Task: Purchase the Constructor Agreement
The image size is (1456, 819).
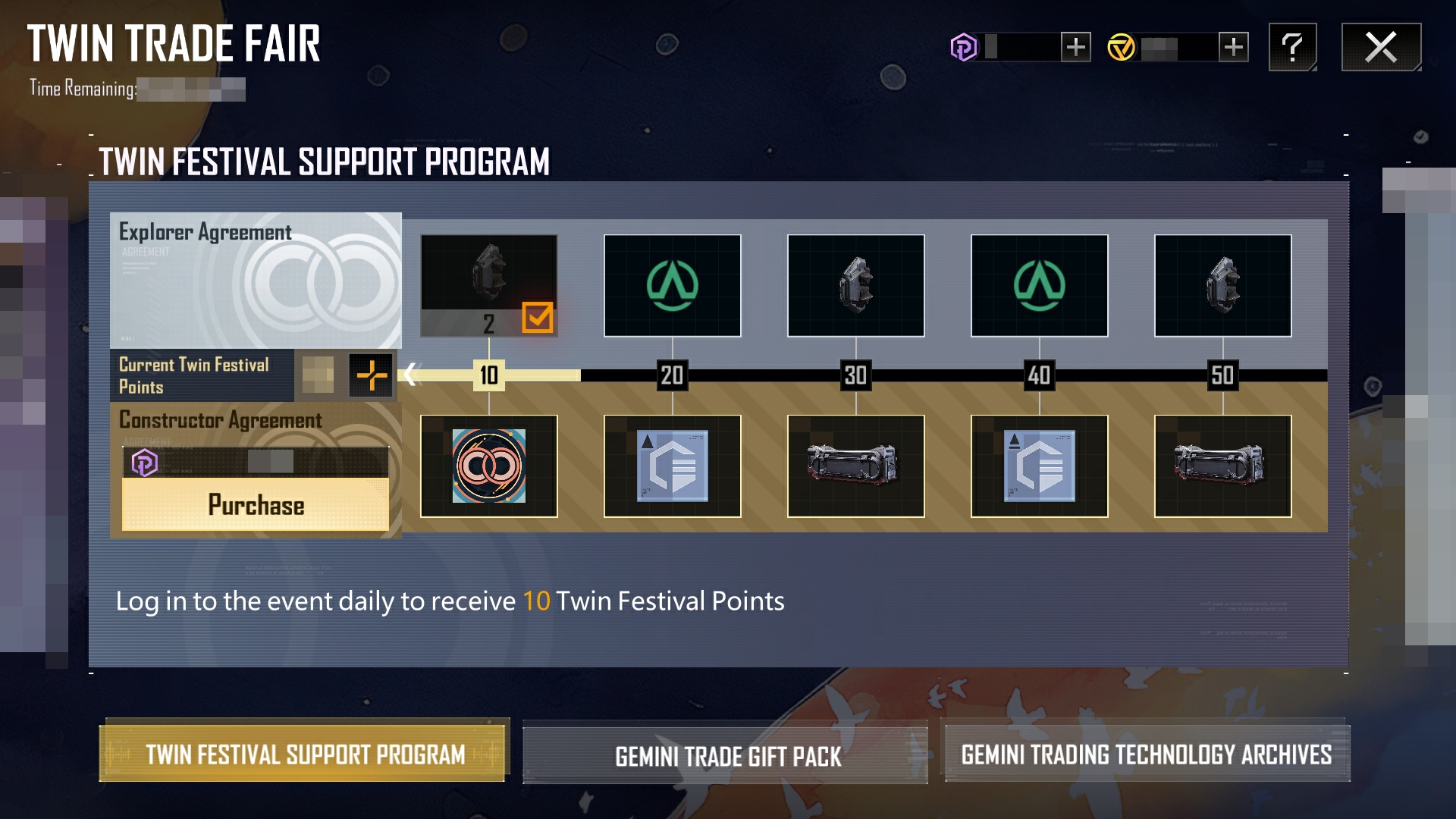Action: 256,505
